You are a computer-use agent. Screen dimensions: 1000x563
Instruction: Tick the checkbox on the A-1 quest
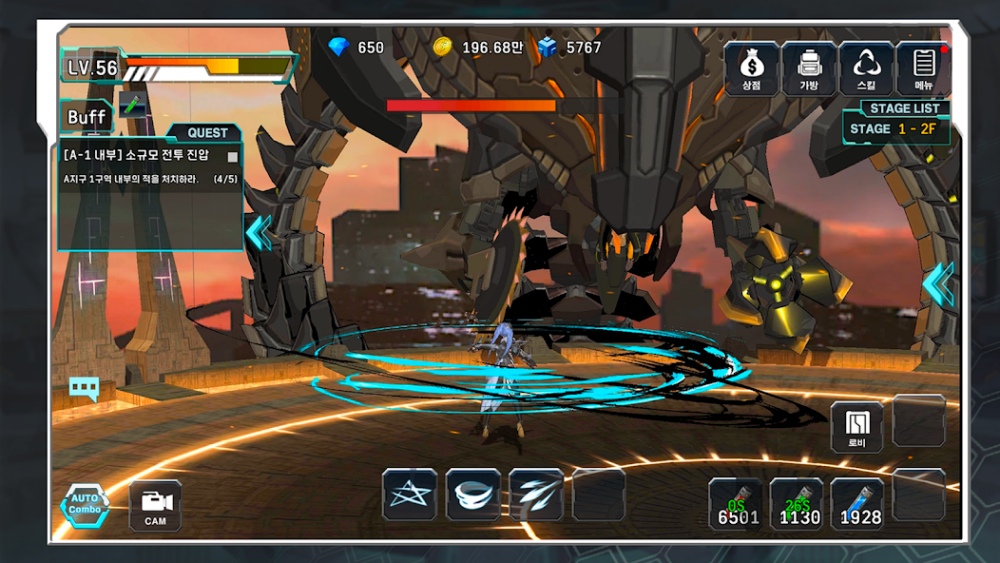point(233,157)
